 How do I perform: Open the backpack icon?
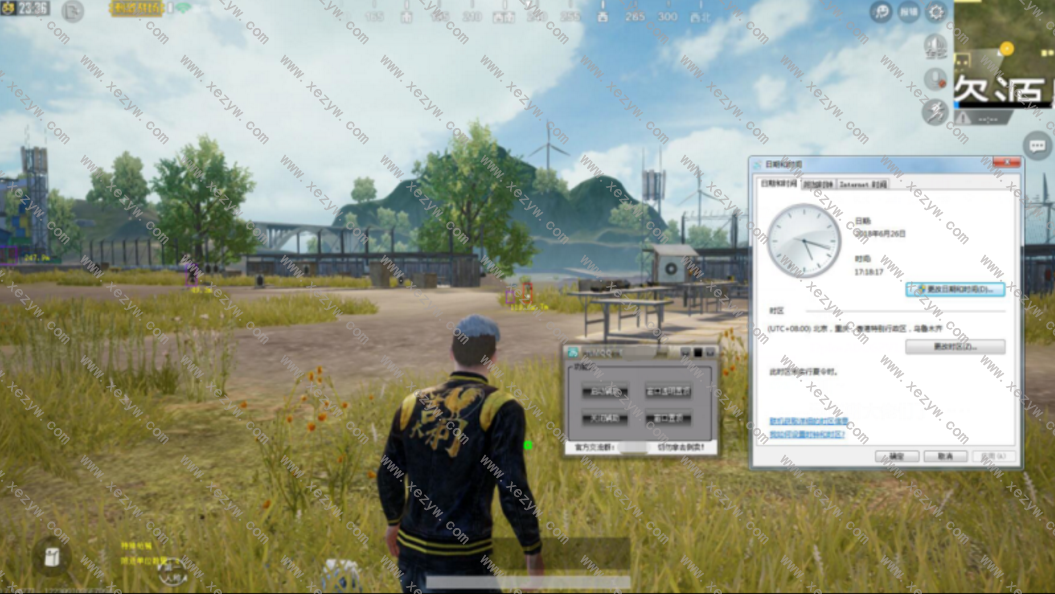click(x=51, y=556)
